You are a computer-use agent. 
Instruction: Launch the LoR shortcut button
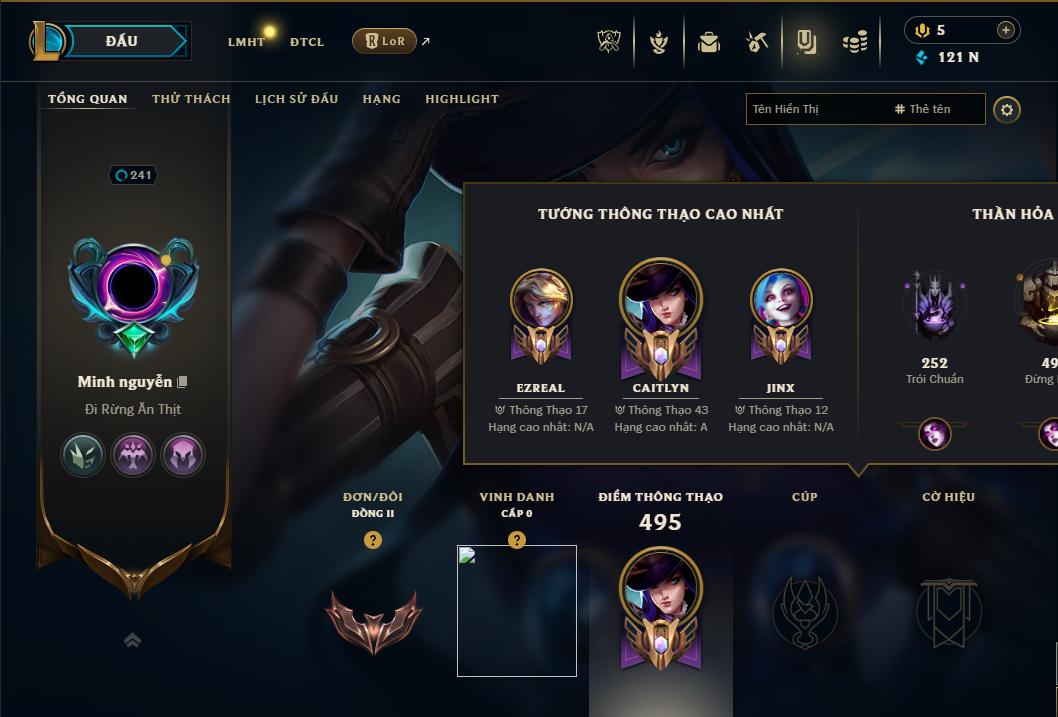click(x=385, y=41)
